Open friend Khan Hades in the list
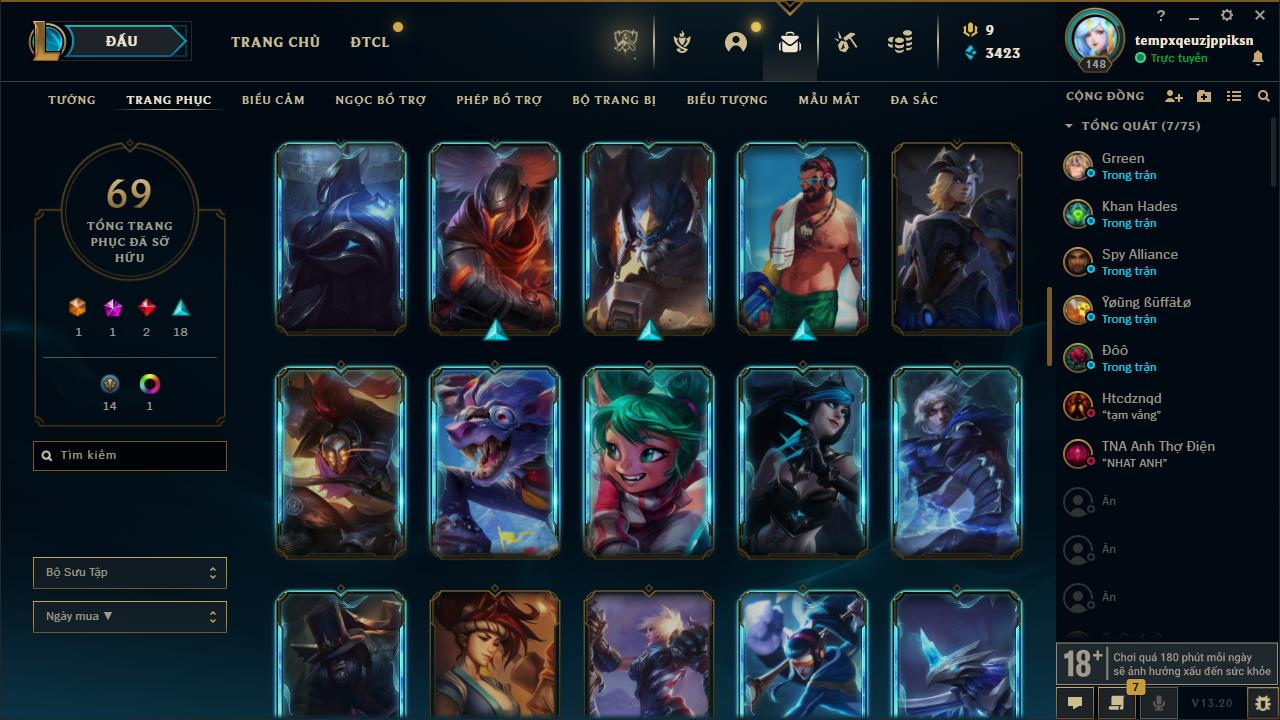1280x720 pixels. tap(1139, 213)
